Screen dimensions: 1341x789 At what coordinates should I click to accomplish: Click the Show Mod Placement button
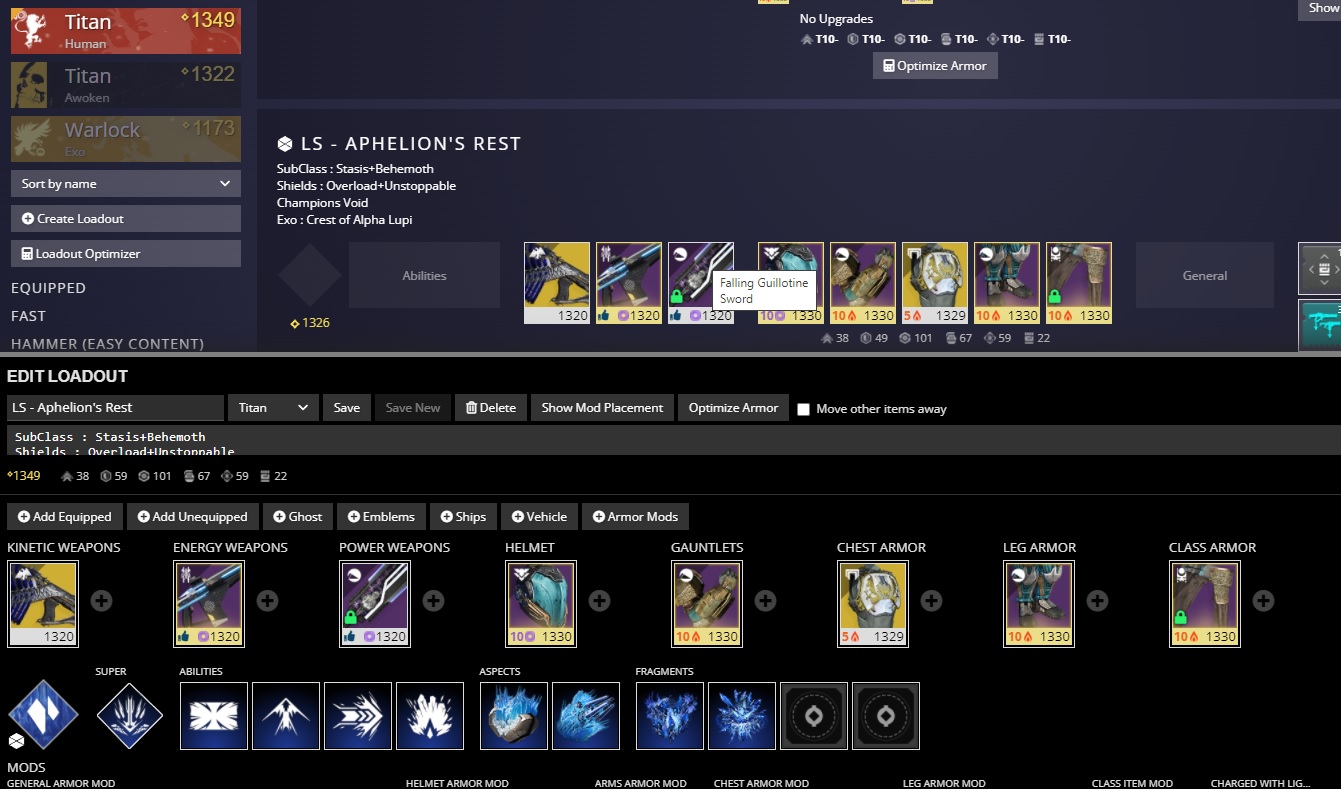click(x=601, y=407)
